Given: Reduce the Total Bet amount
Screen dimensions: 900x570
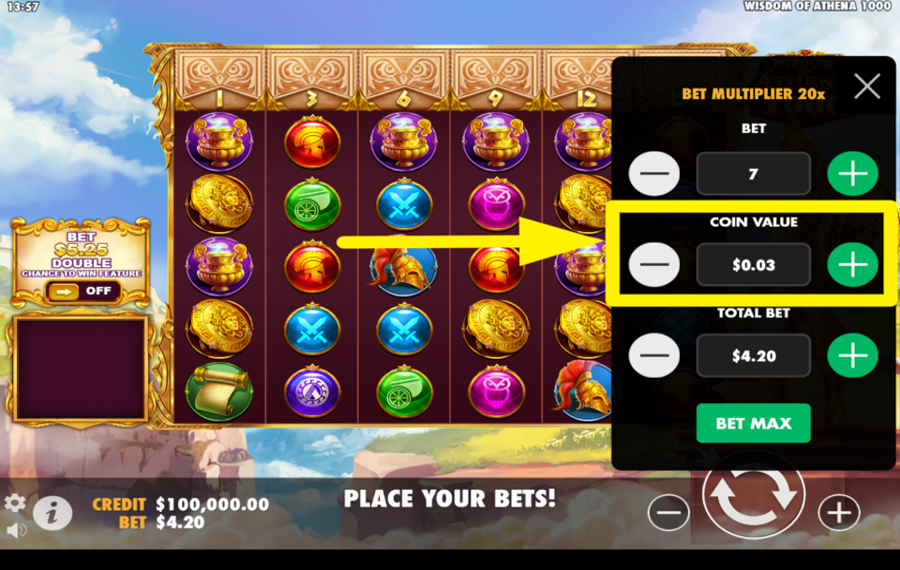Looking at the screenshot, I should coord(654,356).
